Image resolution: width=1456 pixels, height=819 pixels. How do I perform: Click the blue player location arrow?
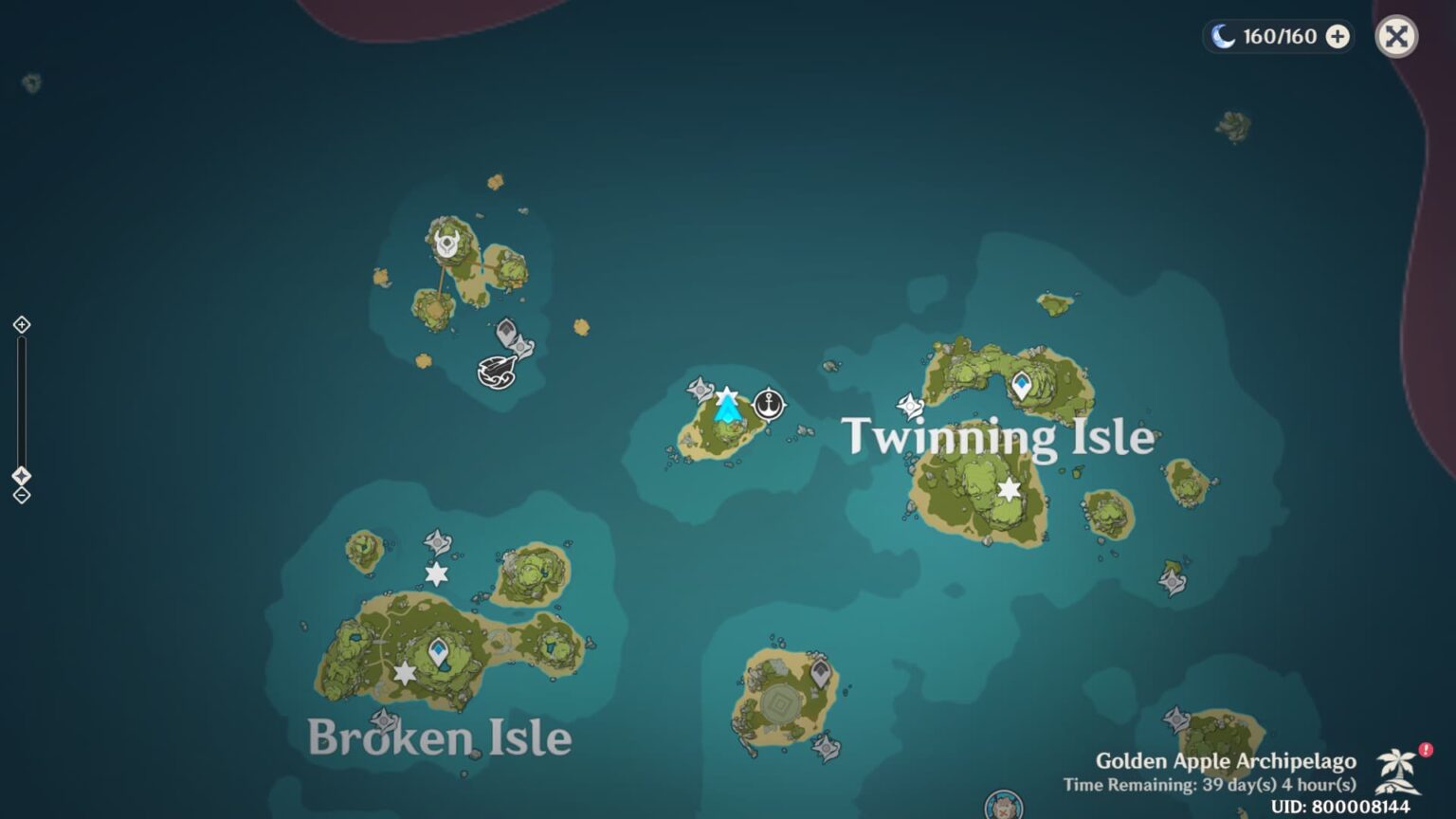coord(726,409)
